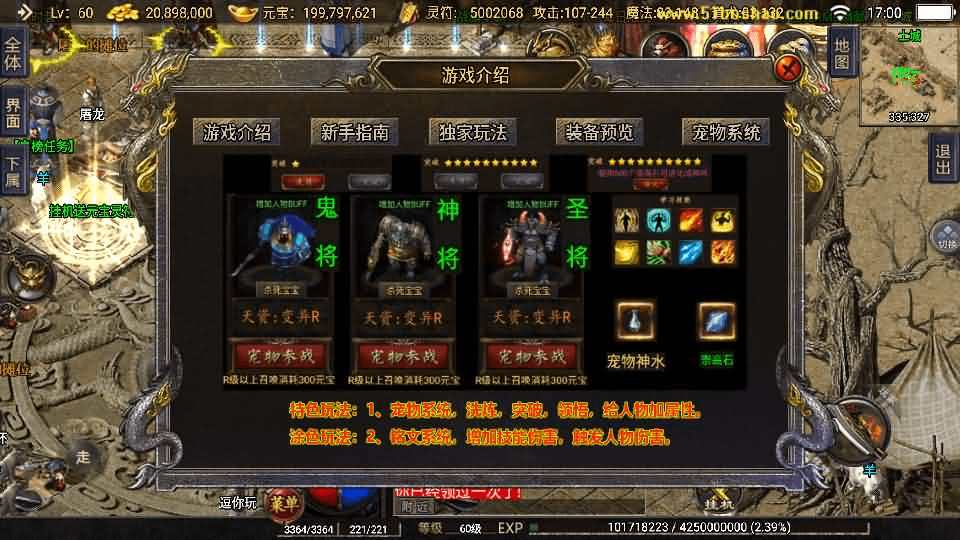Click 宠物参战 under the 神将 pet

[x=405, y=355]
